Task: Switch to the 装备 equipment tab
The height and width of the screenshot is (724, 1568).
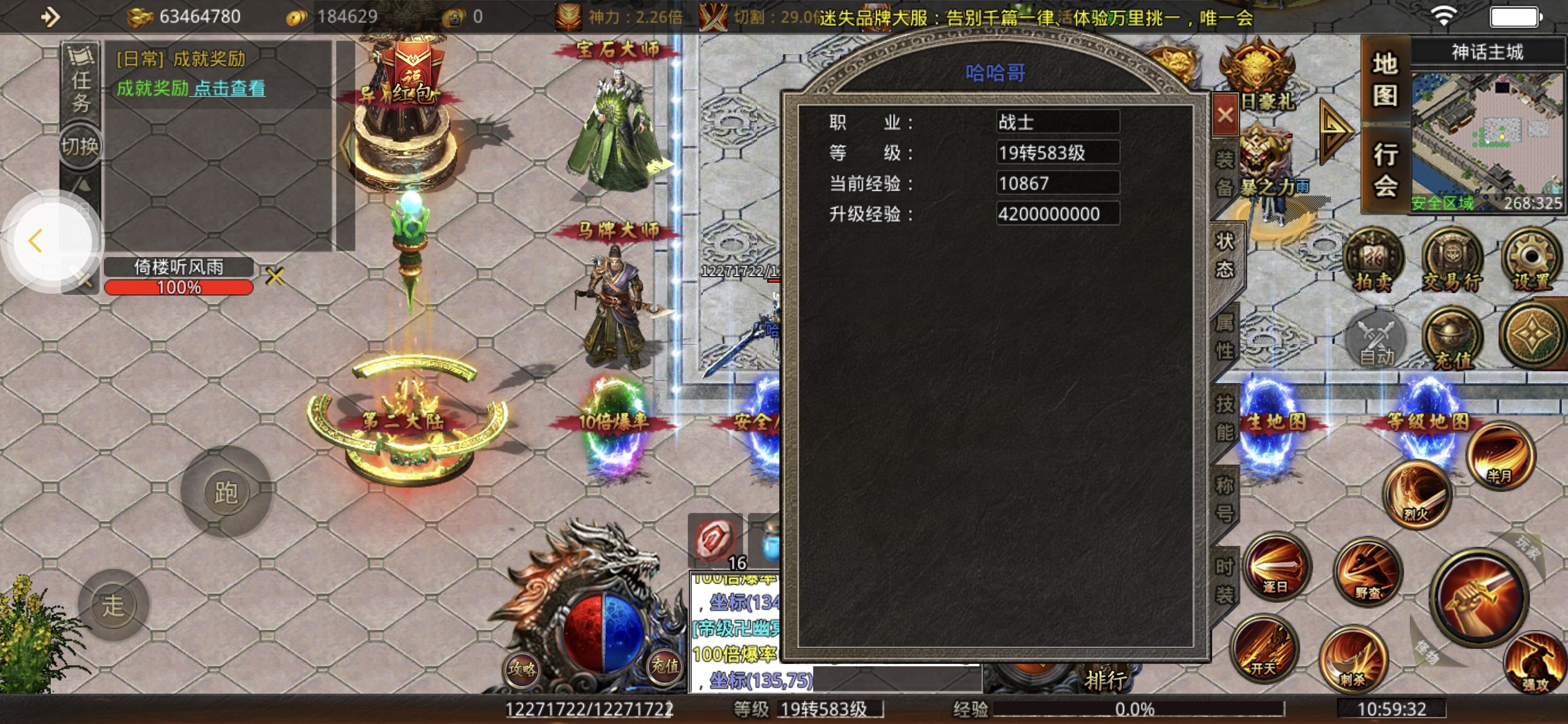Action: [1224, 173]
